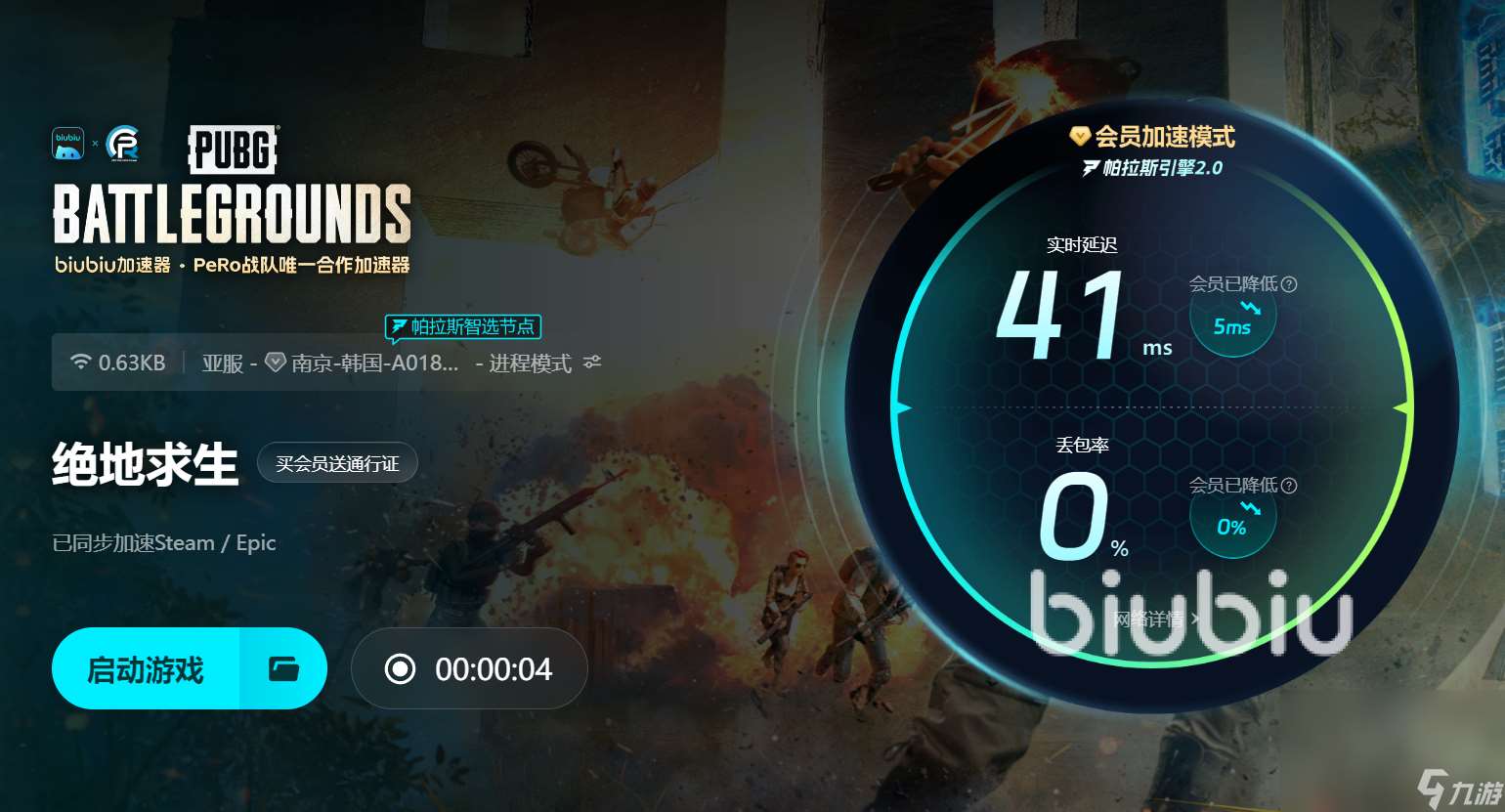The image size is (1505, 812).
Task: Select the PeRo team logo icon
Action: tap(121, 143)
